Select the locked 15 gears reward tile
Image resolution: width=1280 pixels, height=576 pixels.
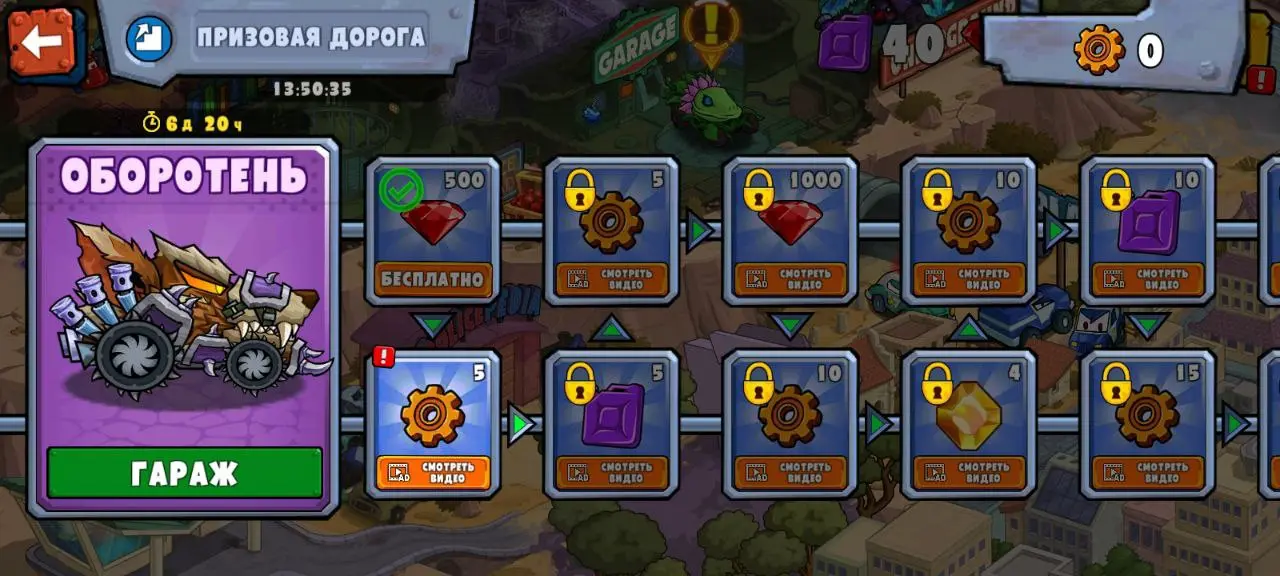[x=1148, y=423]
